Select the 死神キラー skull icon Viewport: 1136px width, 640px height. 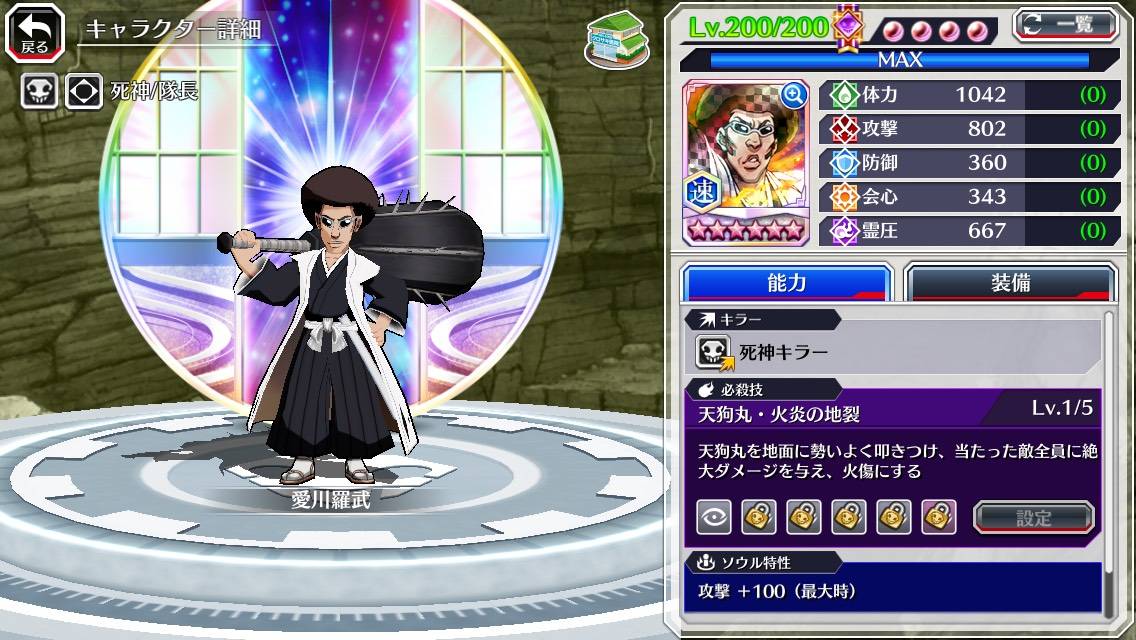point(714,351)
